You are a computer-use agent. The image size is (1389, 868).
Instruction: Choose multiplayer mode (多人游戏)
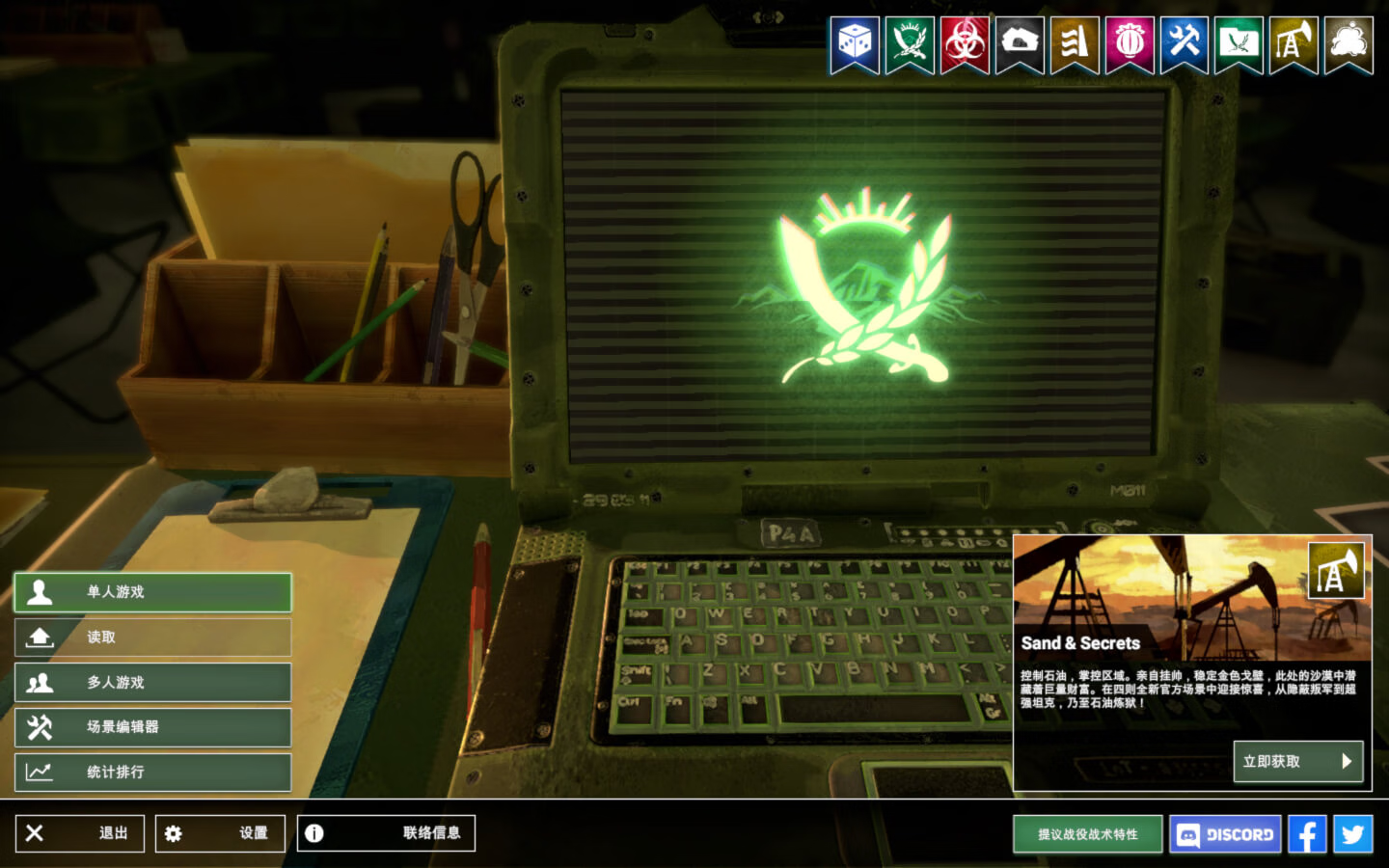(152, 683)
